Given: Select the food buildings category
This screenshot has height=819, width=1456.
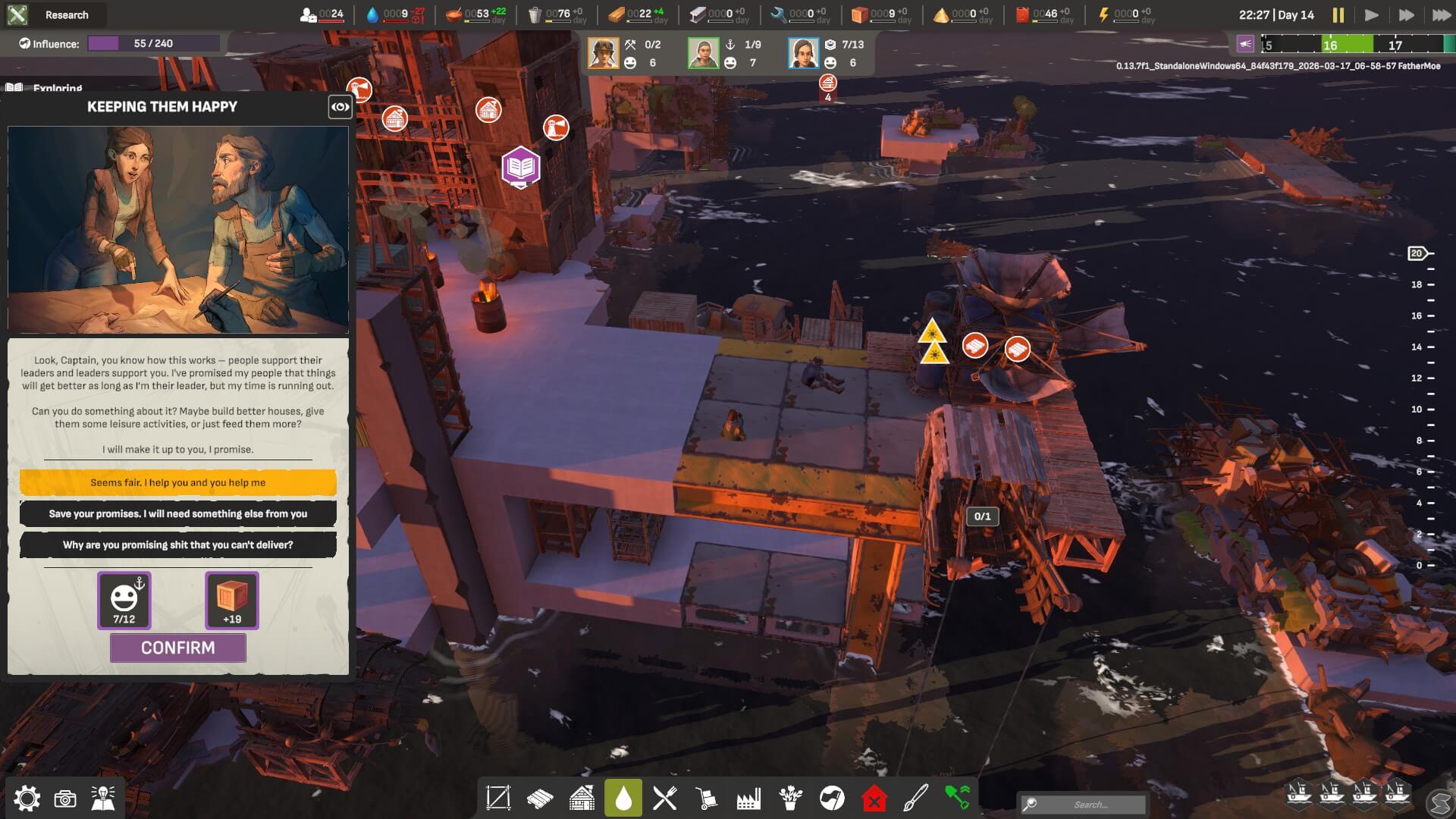Looking at the screenshot, I should (x=664, y=797).
